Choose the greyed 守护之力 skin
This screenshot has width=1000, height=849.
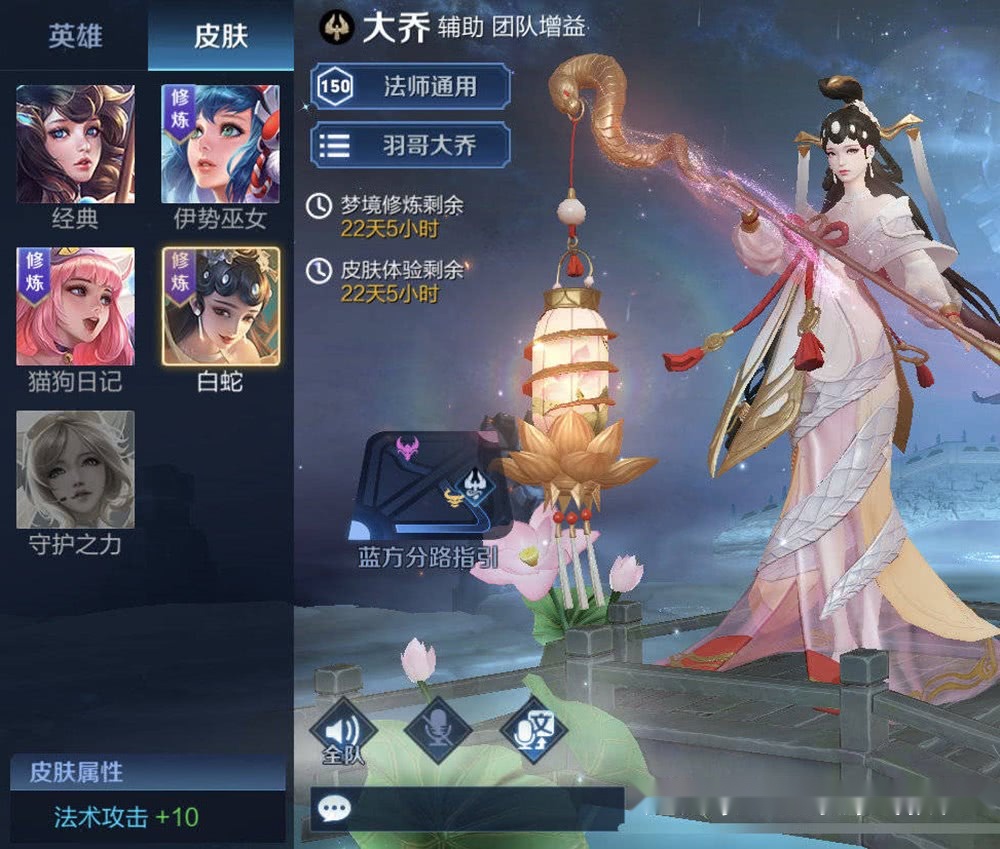click(75, 470)
